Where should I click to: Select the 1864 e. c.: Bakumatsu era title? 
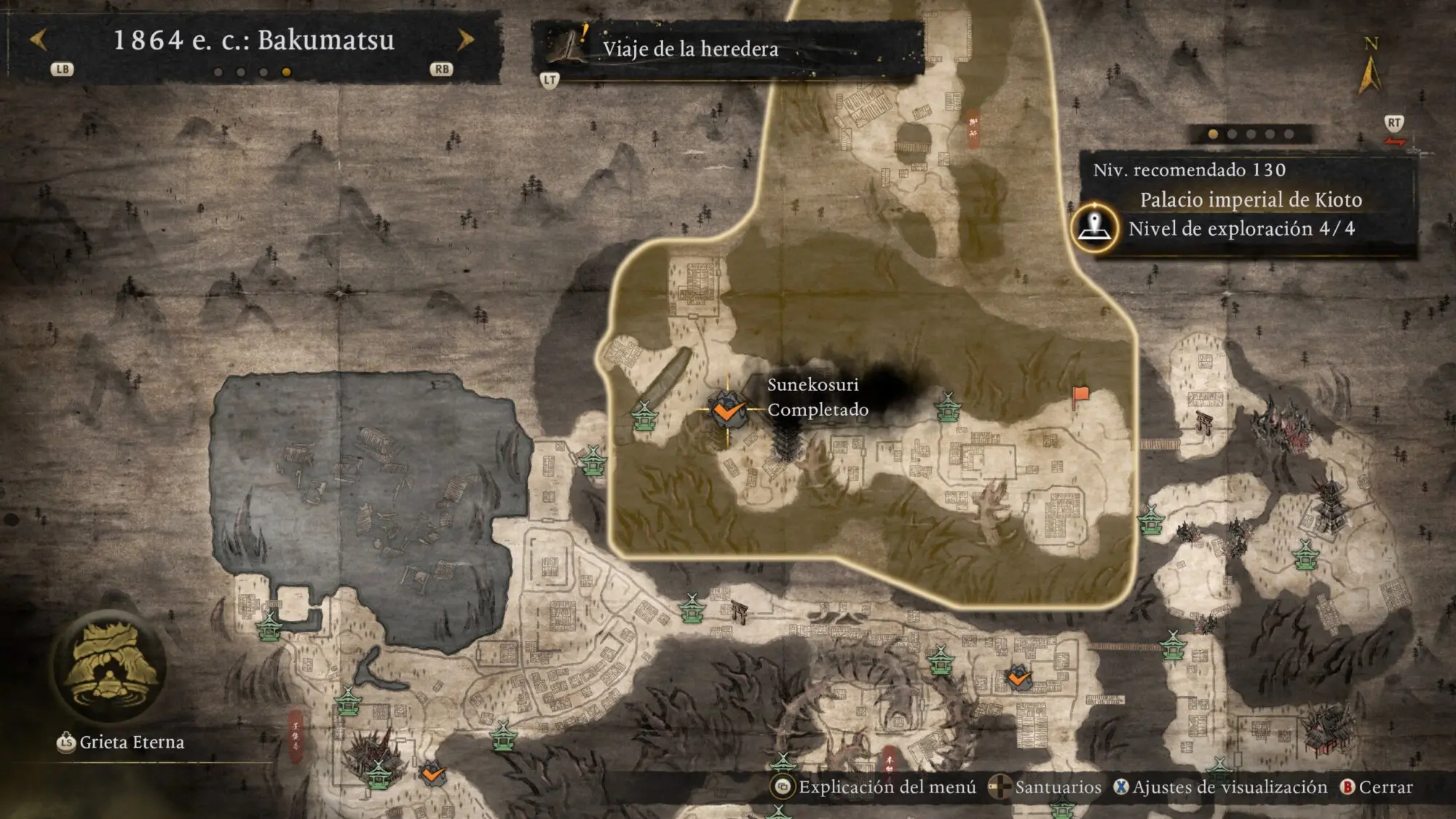click(x=253, y=40)
